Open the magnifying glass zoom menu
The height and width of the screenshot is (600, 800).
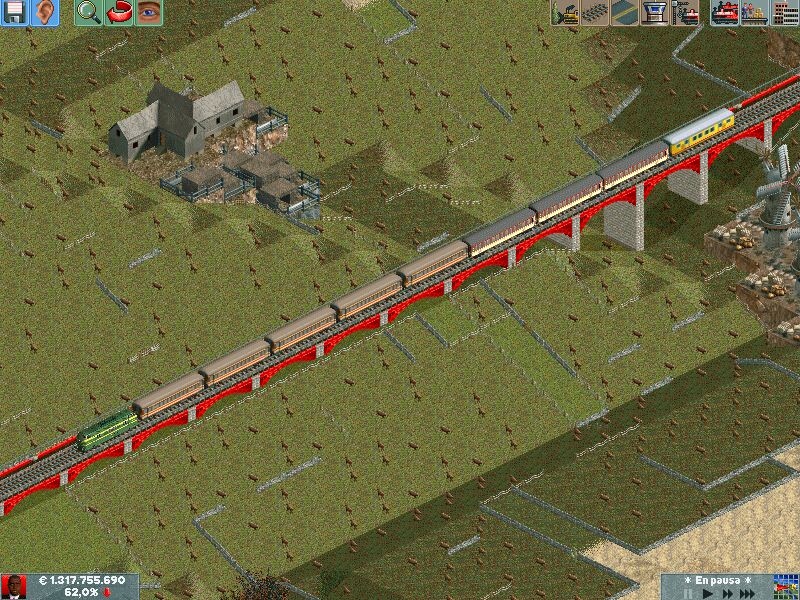point(89,13)
